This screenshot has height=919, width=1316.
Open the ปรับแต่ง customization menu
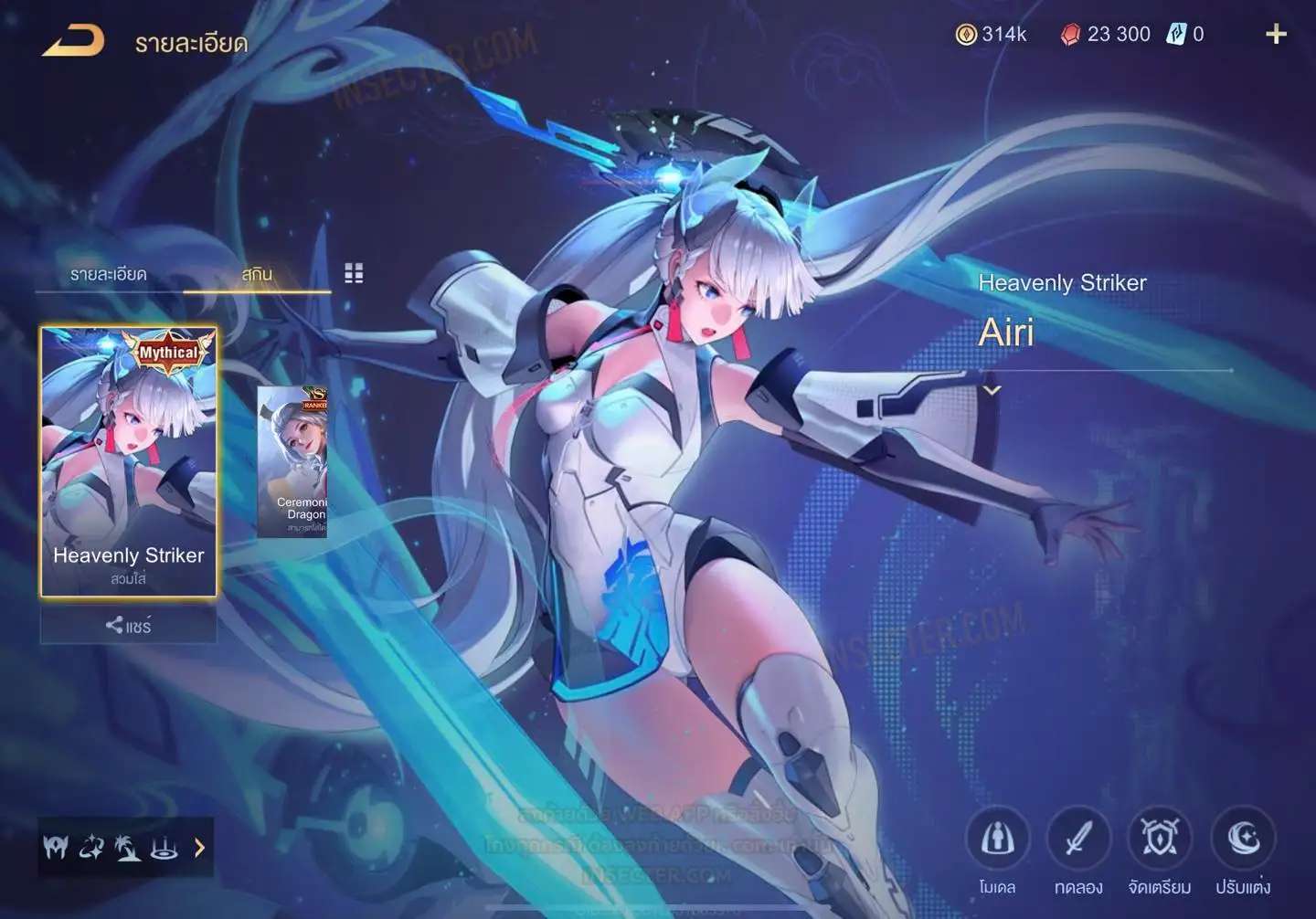point(1243,839)
